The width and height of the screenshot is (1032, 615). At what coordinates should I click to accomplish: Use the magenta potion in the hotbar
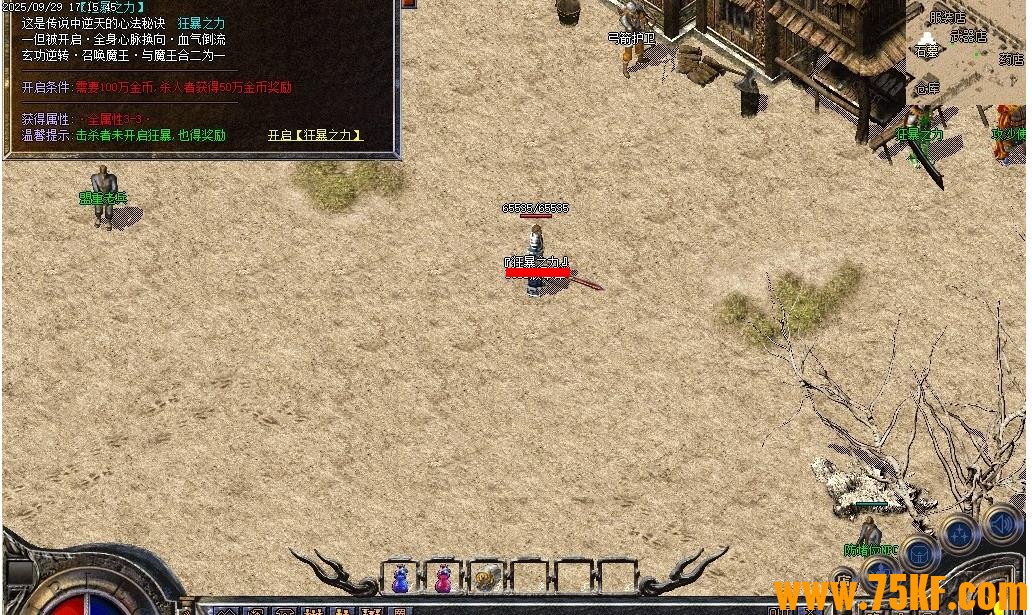pyautogui.click(x=443, y=578)
